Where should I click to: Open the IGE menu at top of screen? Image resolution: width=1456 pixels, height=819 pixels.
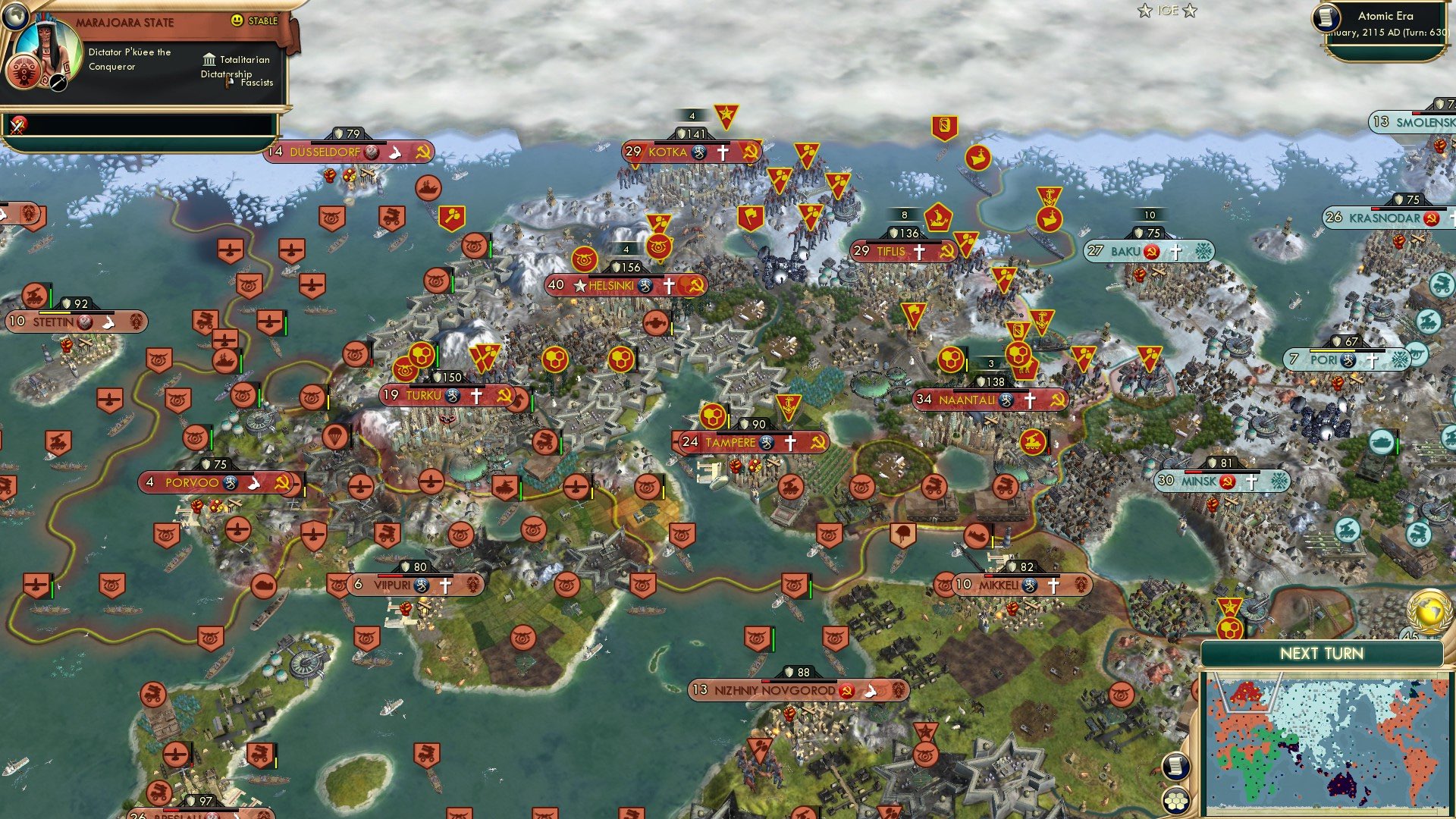[x=1167, y=11]
